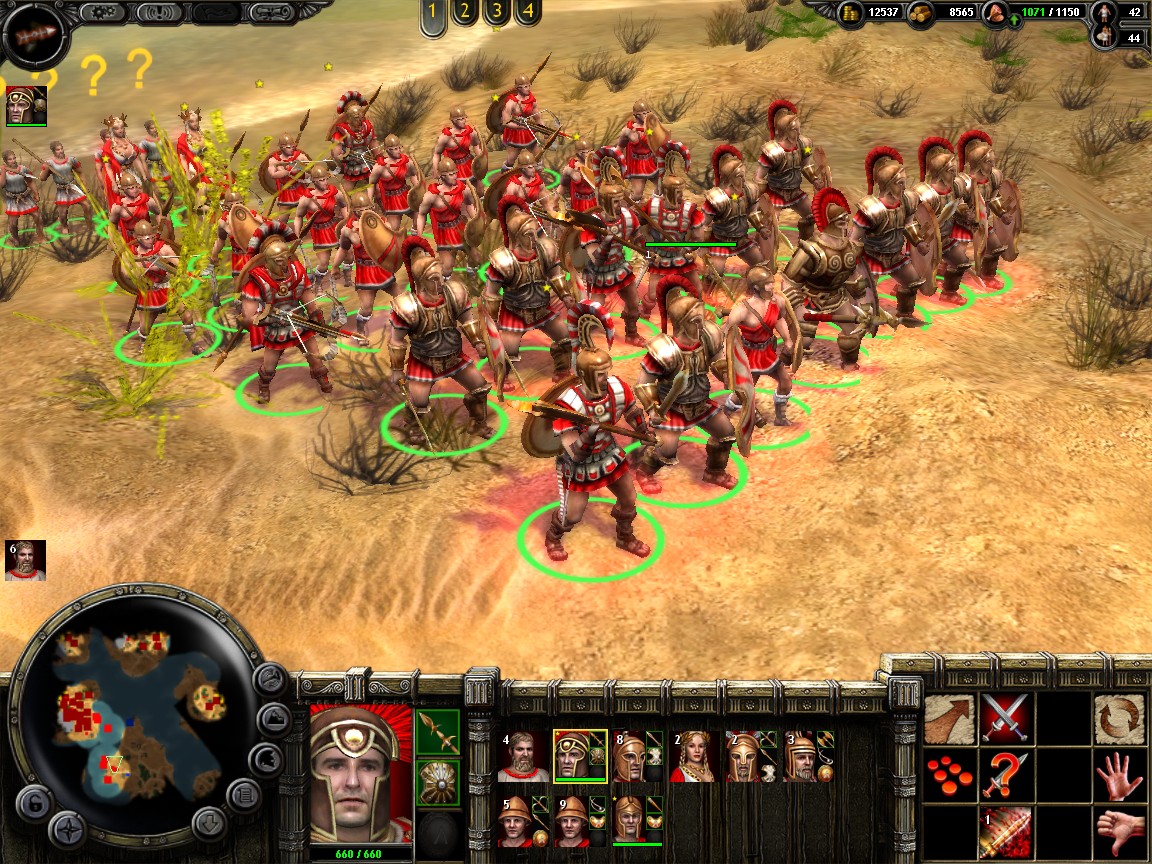Toggle the padlock button beside the minimap
The width and height of the screenshot is (1152, 864).
point(34,803)
